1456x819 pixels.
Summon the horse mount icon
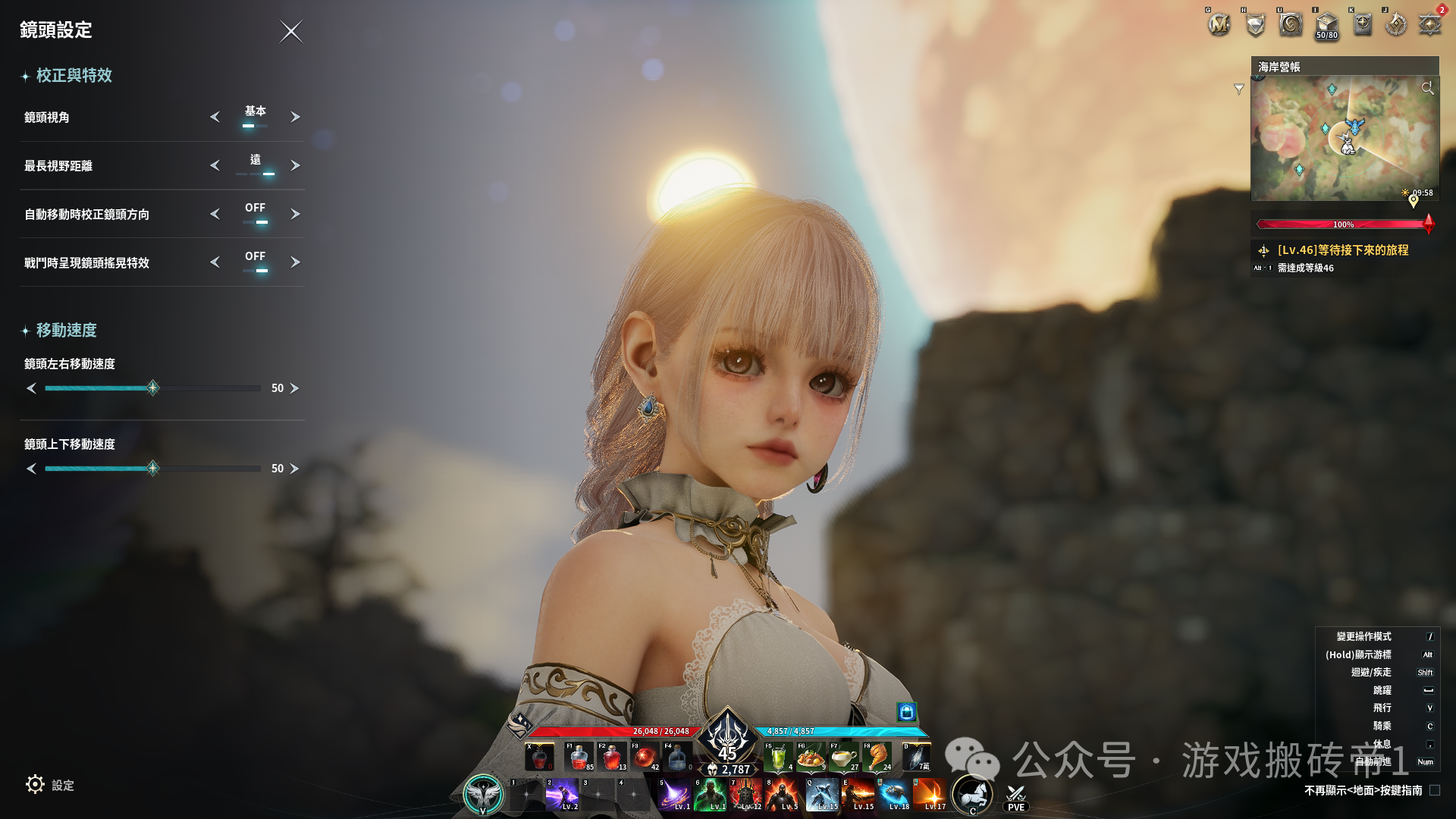click(x=973, y=794)
